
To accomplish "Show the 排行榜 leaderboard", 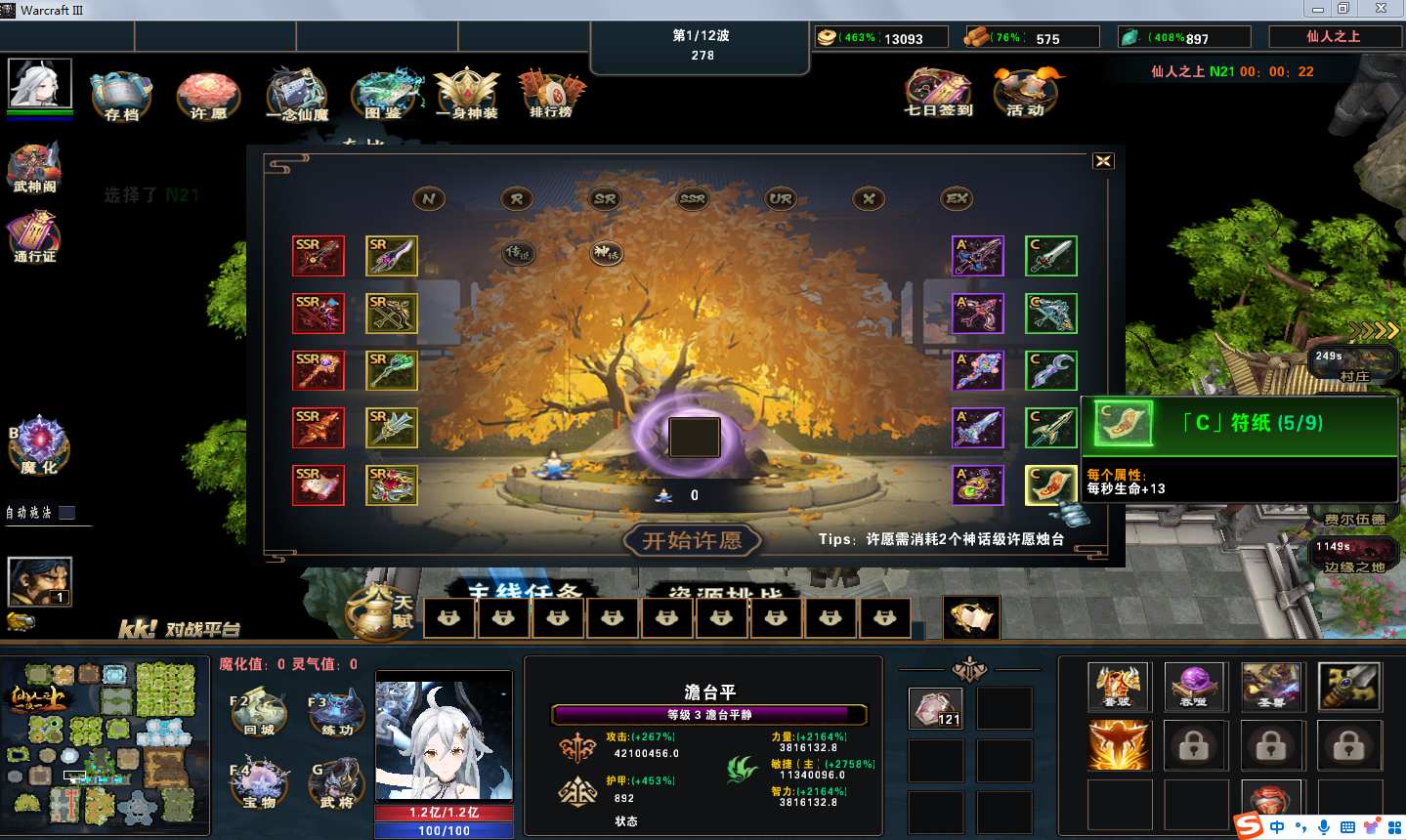I will coord(551,94).
